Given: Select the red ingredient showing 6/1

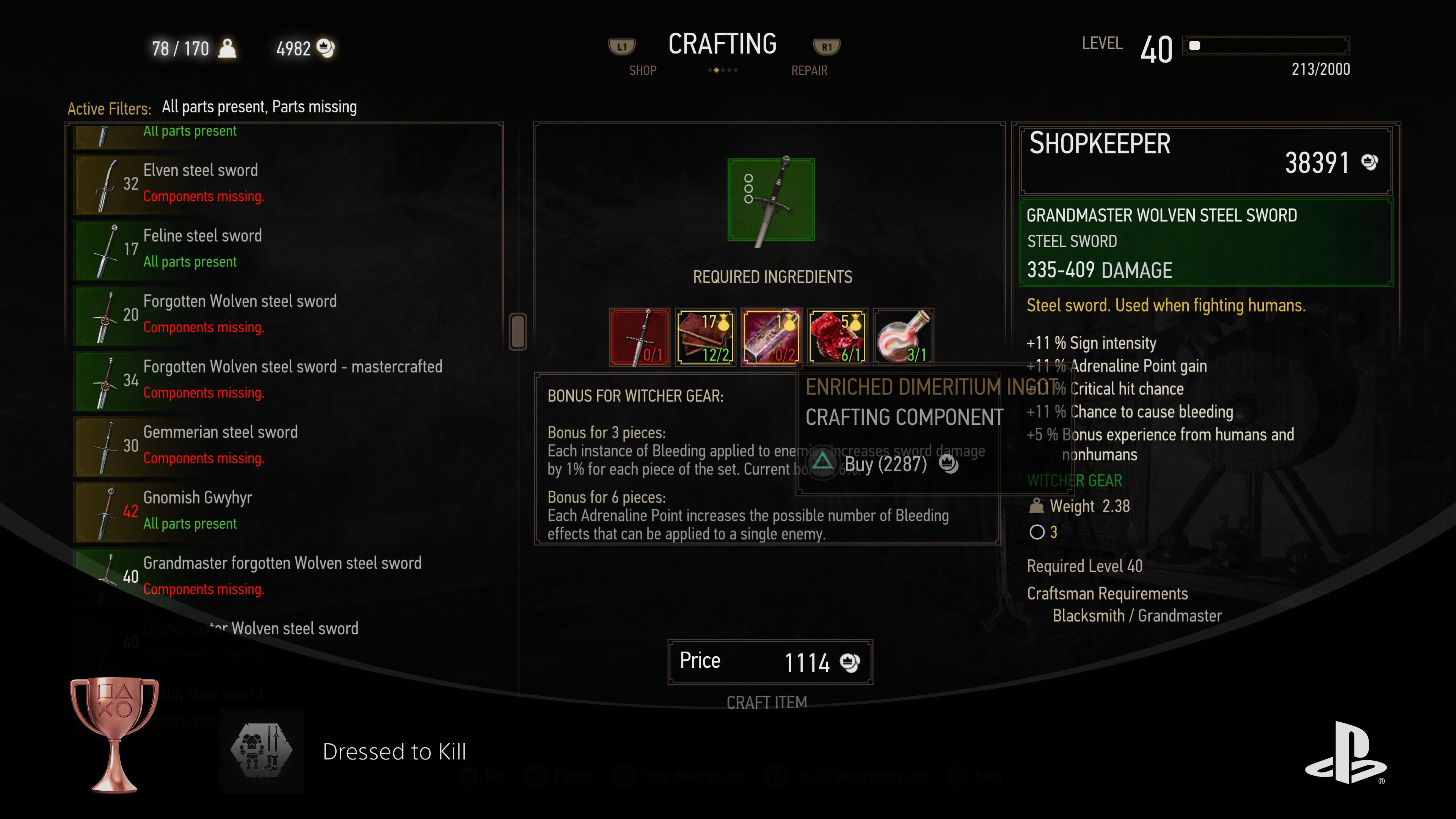Looking at the screenshot, I should [x=837, y=337].
